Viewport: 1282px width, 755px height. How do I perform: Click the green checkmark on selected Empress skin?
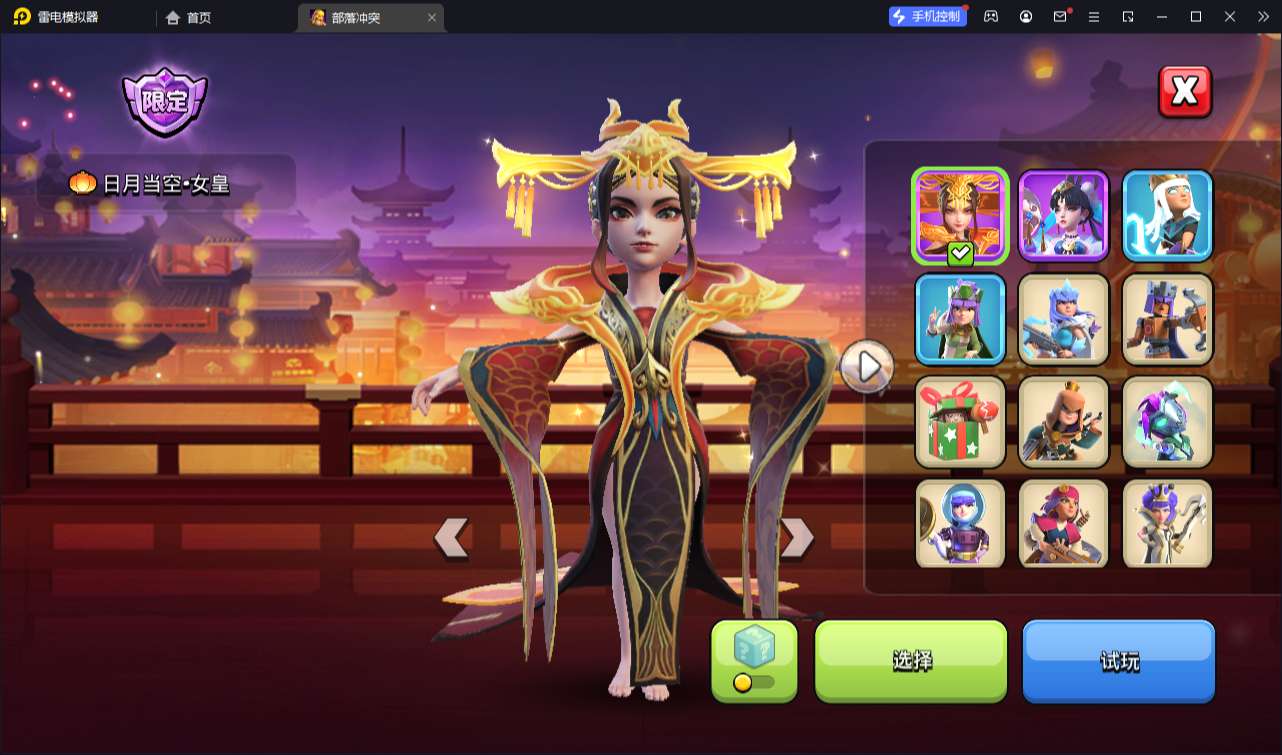(958, 252)
